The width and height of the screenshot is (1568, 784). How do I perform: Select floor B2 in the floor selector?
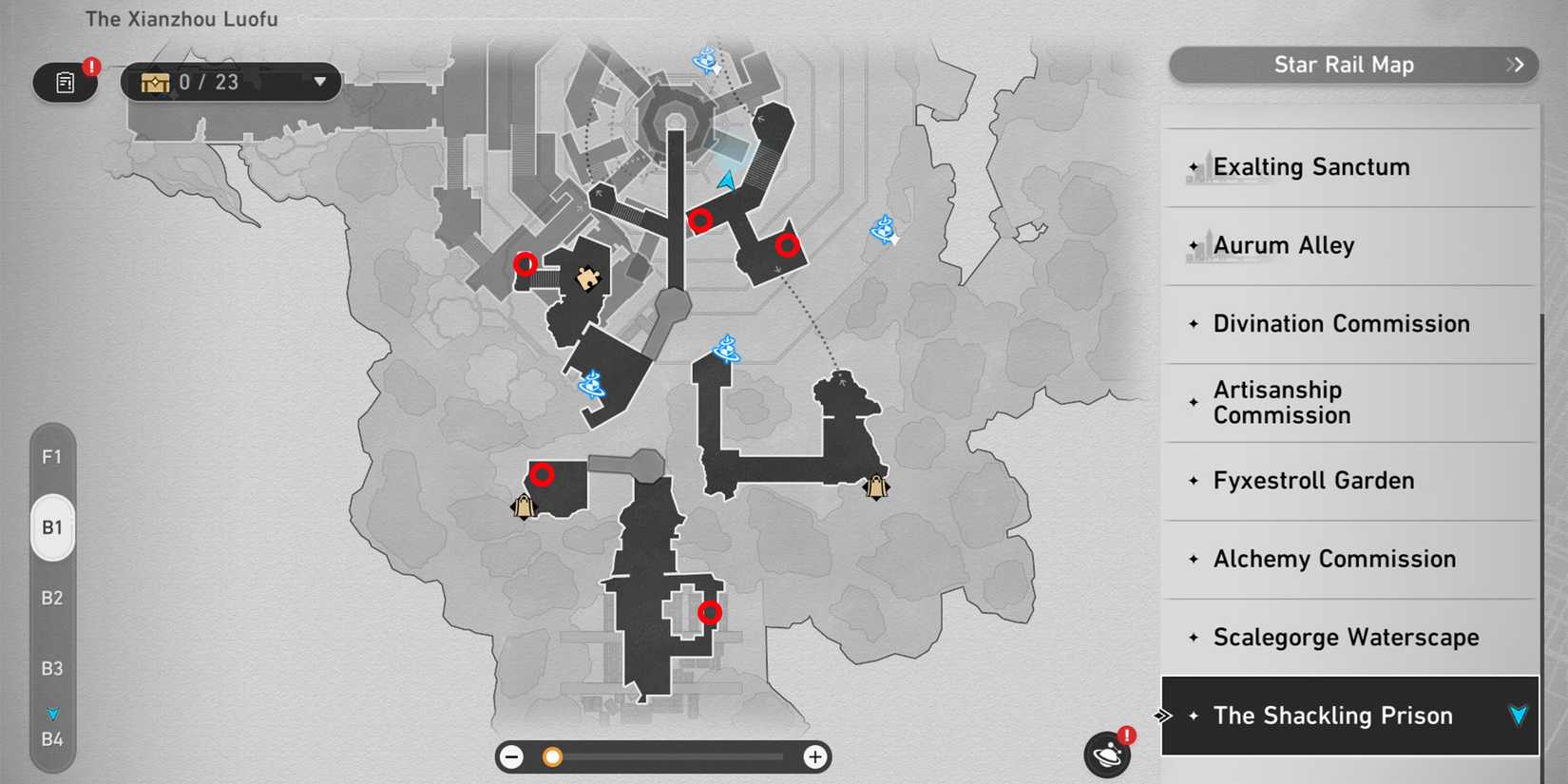coord(52,598)
